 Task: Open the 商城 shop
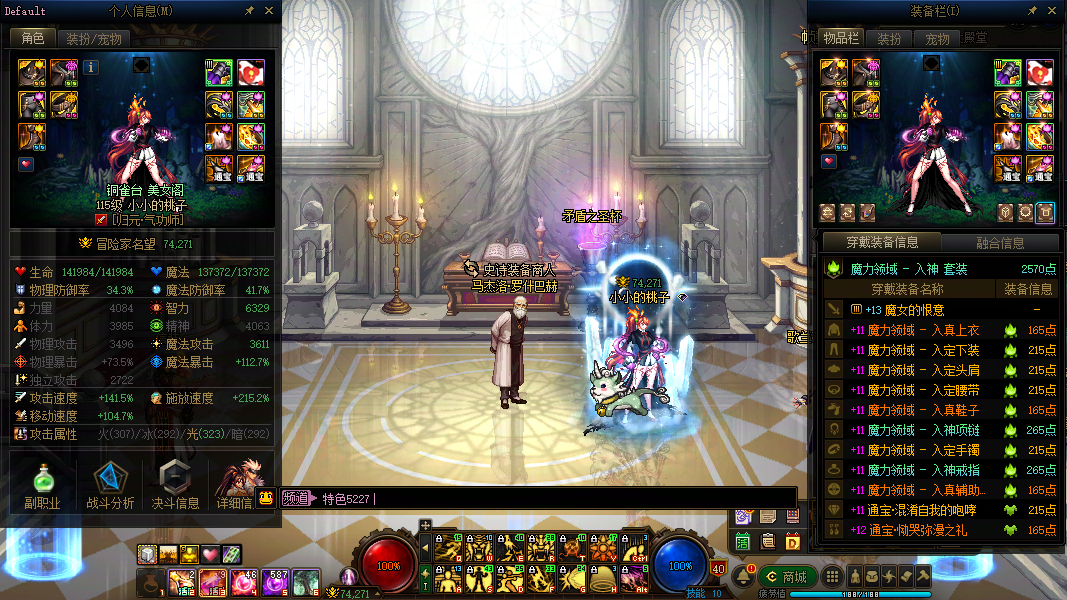coord(787,577)
